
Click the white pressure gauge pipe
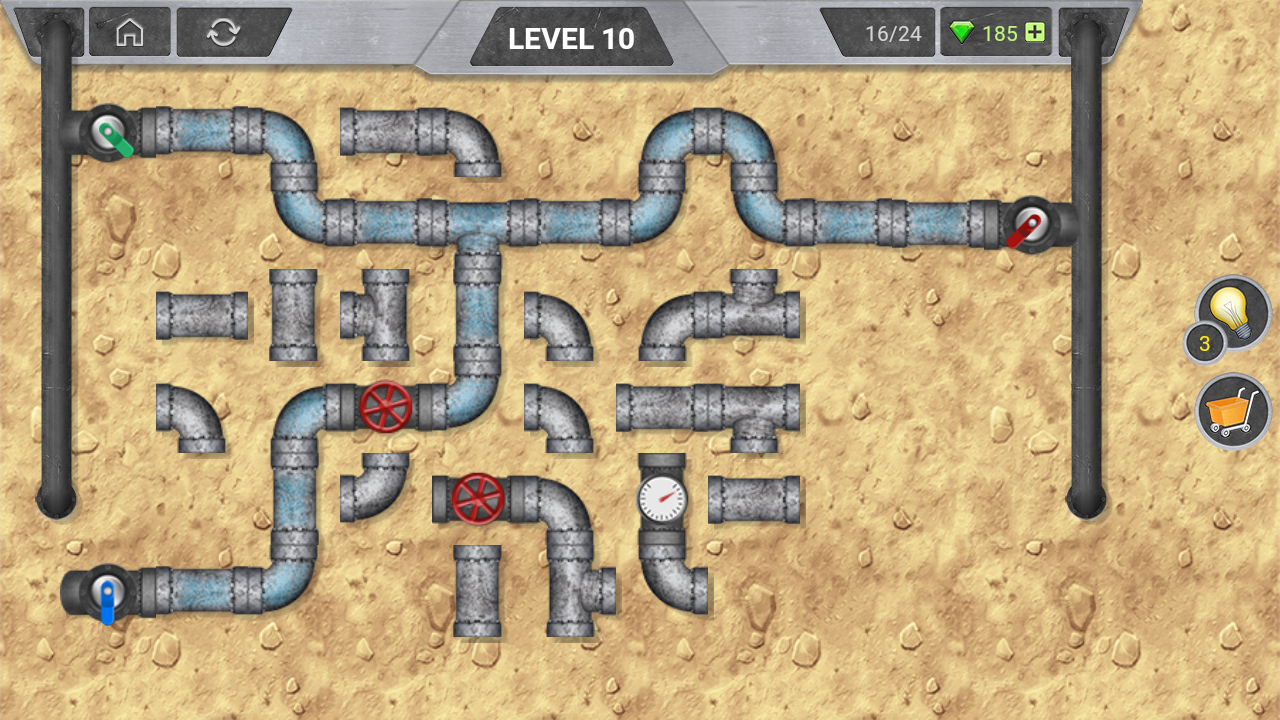(660, 497)
